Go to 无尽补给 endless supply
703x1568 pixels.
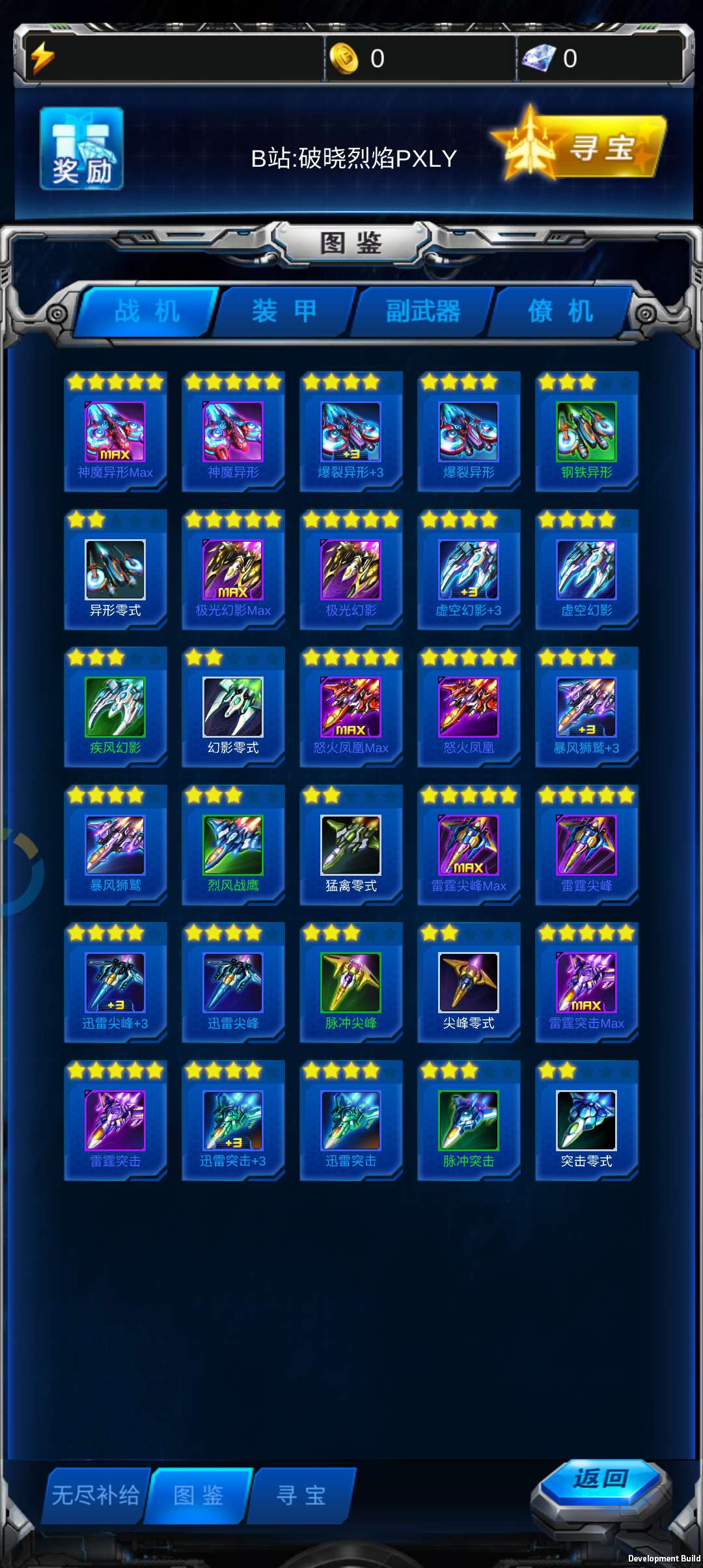(96, 1495)
